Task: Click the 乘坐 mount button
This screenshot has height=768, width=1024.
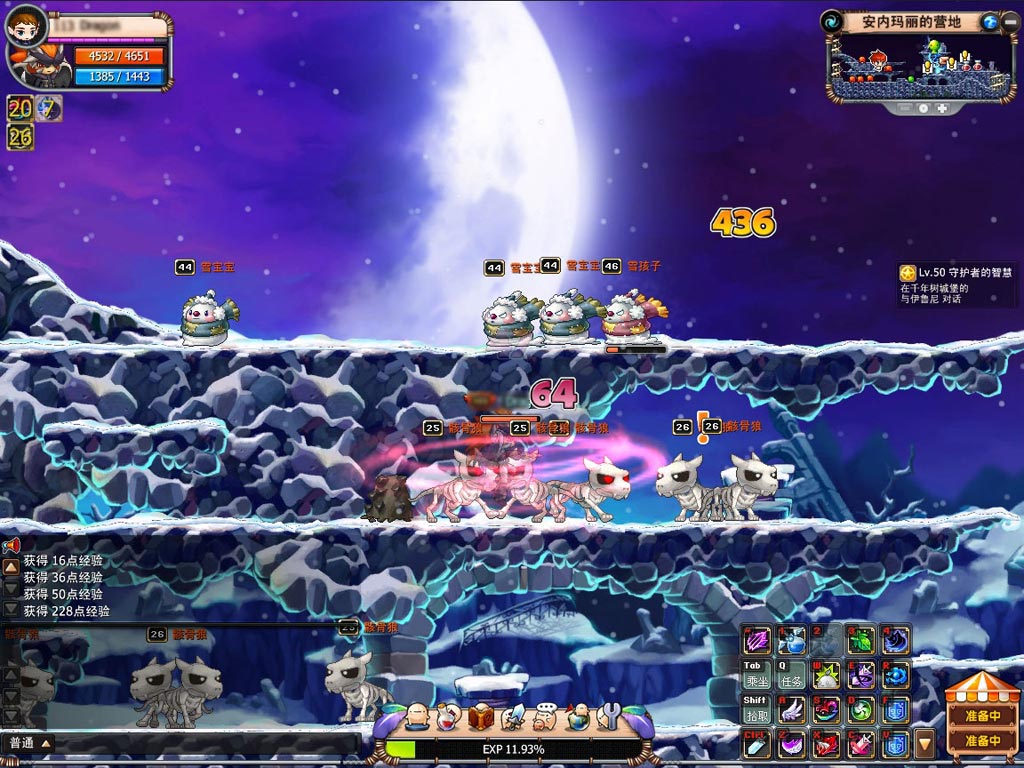Action: pyautogui.click(x=756, y=675)
